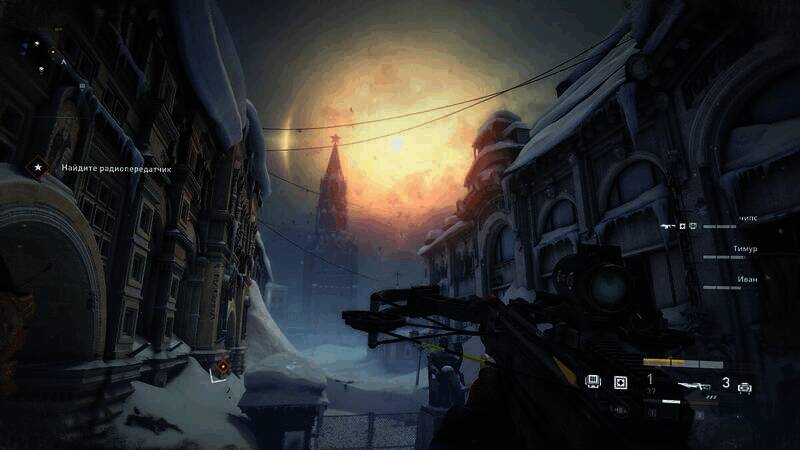Select the star objective icon
This screenshot has width=800, height=450.
(39, 168)
